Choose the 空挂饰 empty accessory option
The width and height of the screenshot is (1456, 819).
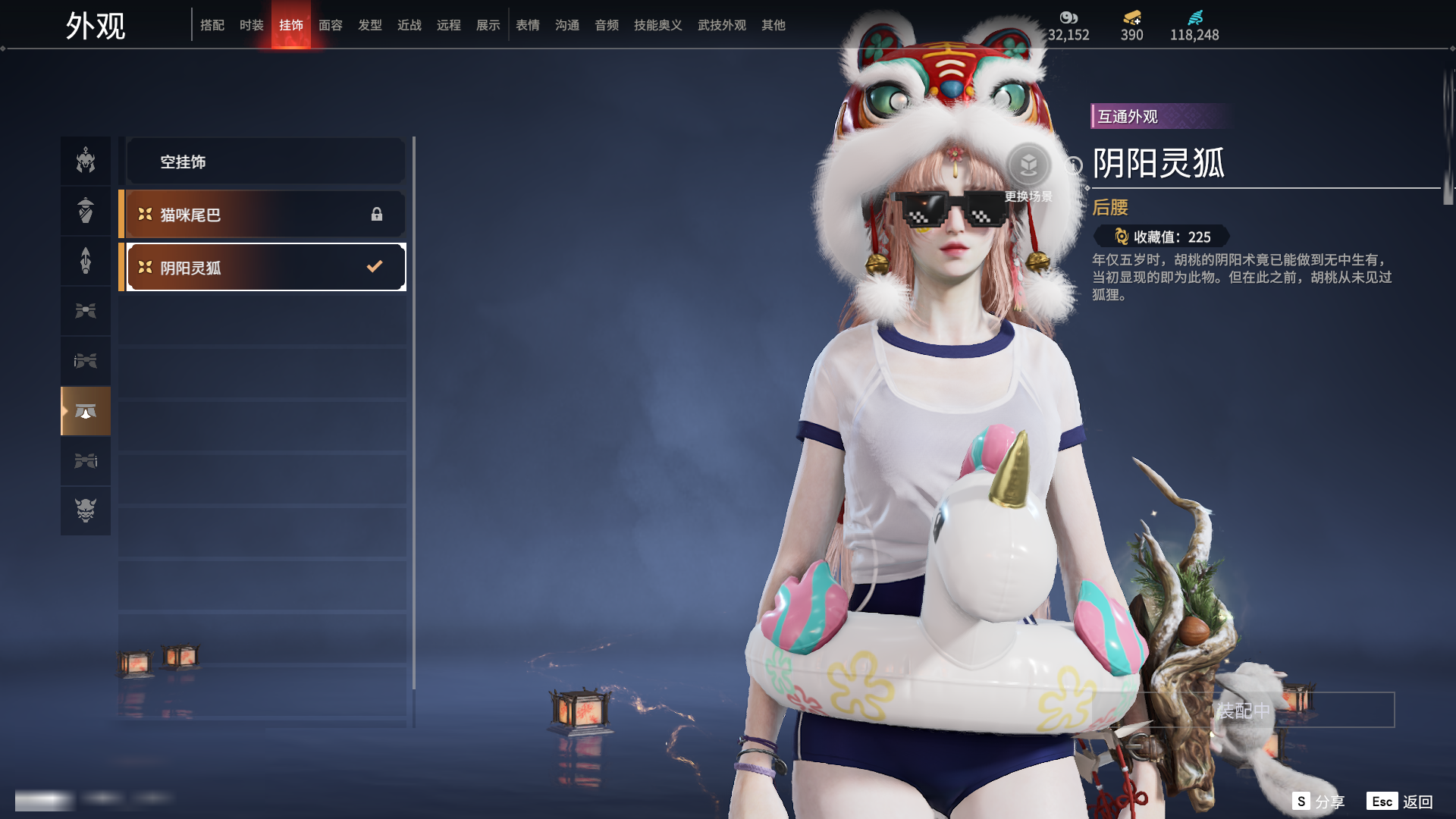pyautogui.click(x=265, y=162)
